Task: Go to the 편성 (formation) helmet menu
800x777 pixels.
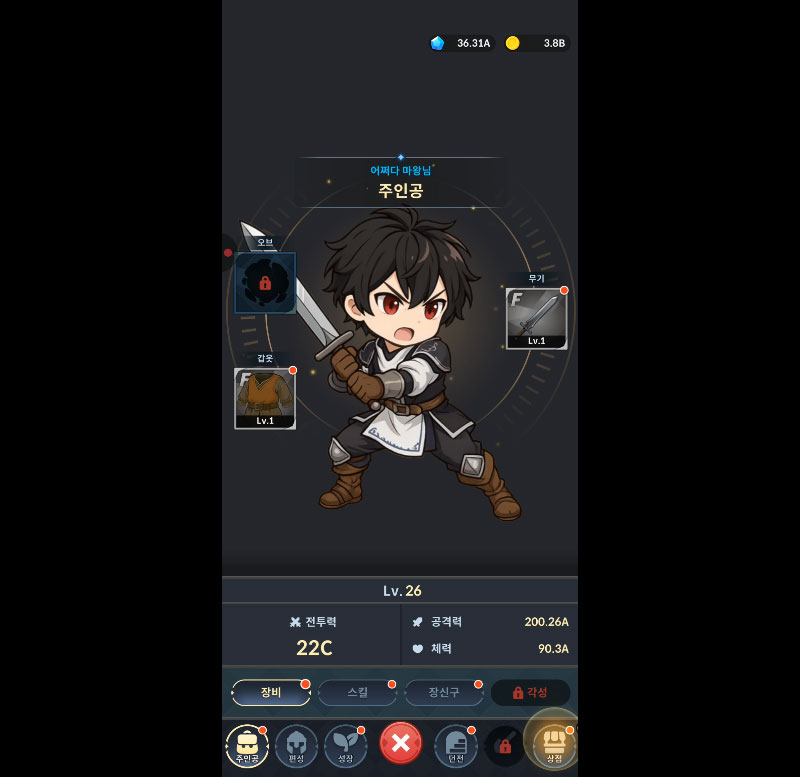Action: pyautogui.click(x=296, y=746)
